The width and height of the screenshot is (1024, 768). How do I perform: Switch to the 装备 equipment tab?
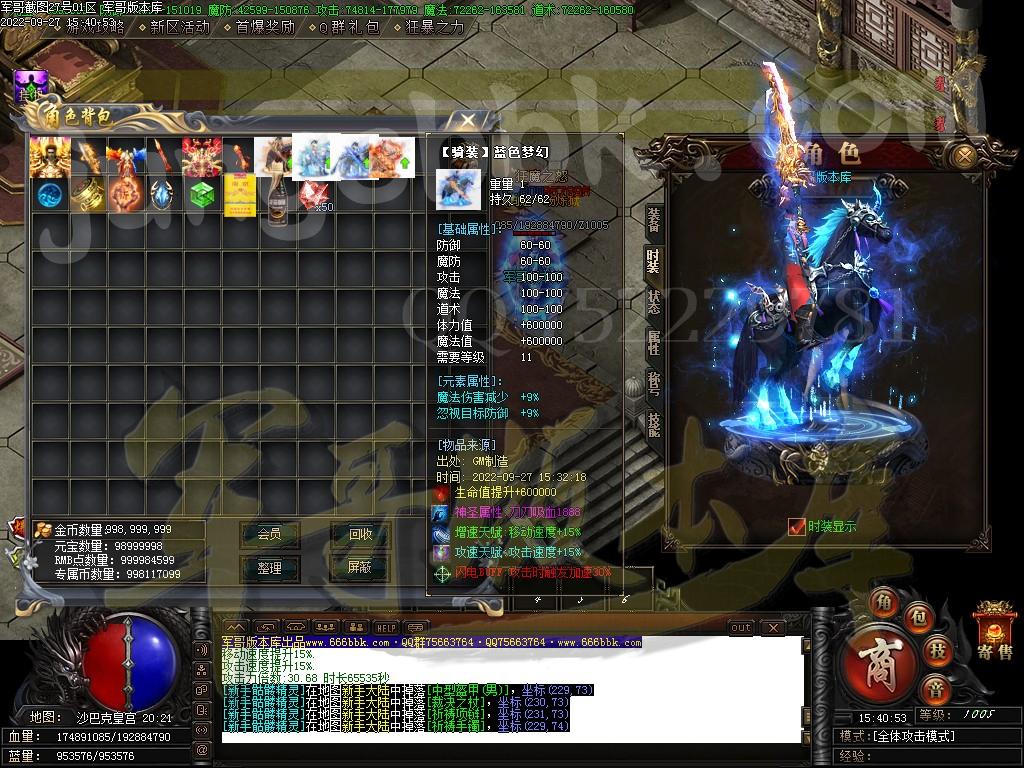[x=653, y=220]
